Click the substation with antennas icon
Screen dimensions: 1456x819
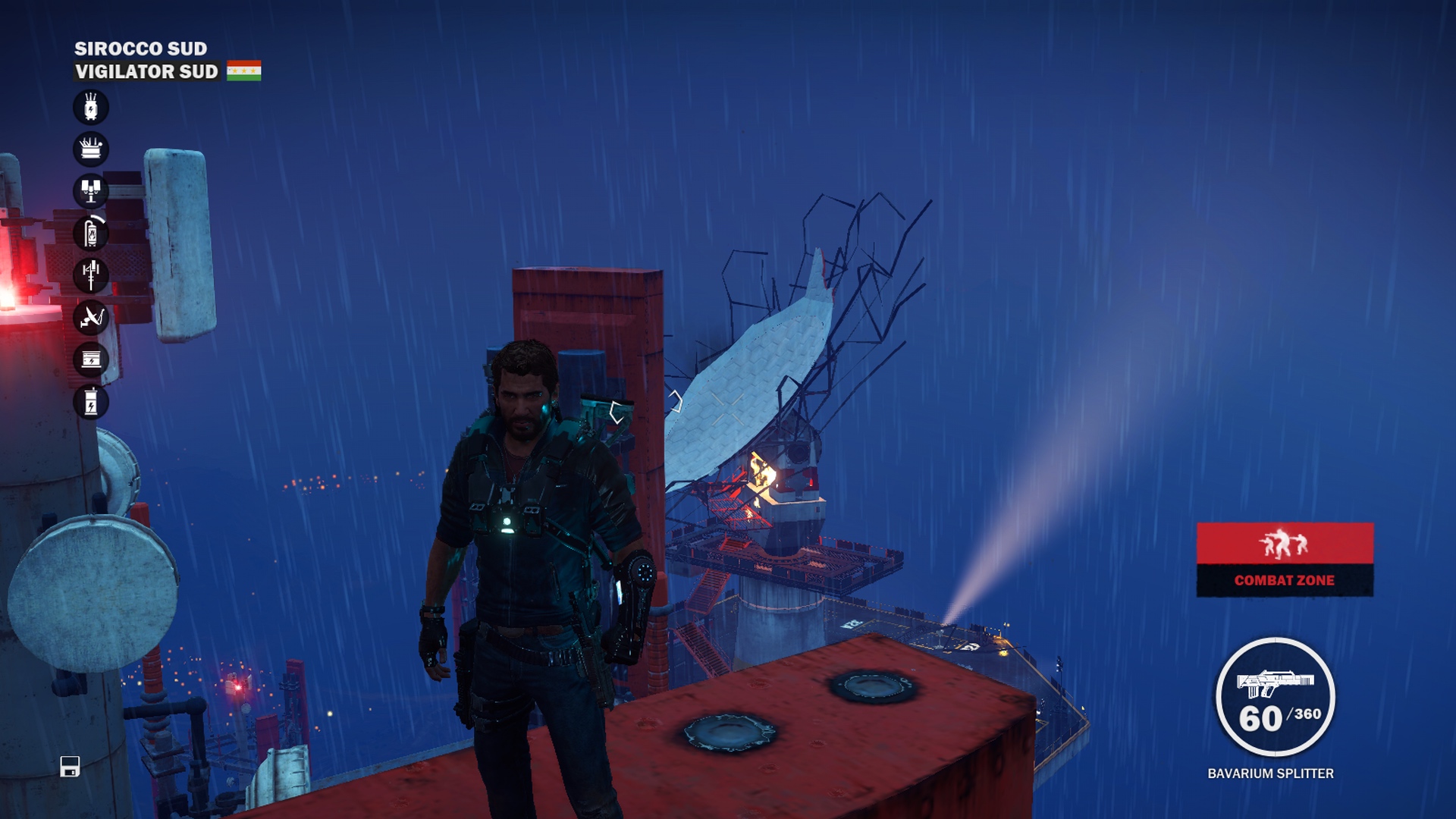[x=91, y=149]
